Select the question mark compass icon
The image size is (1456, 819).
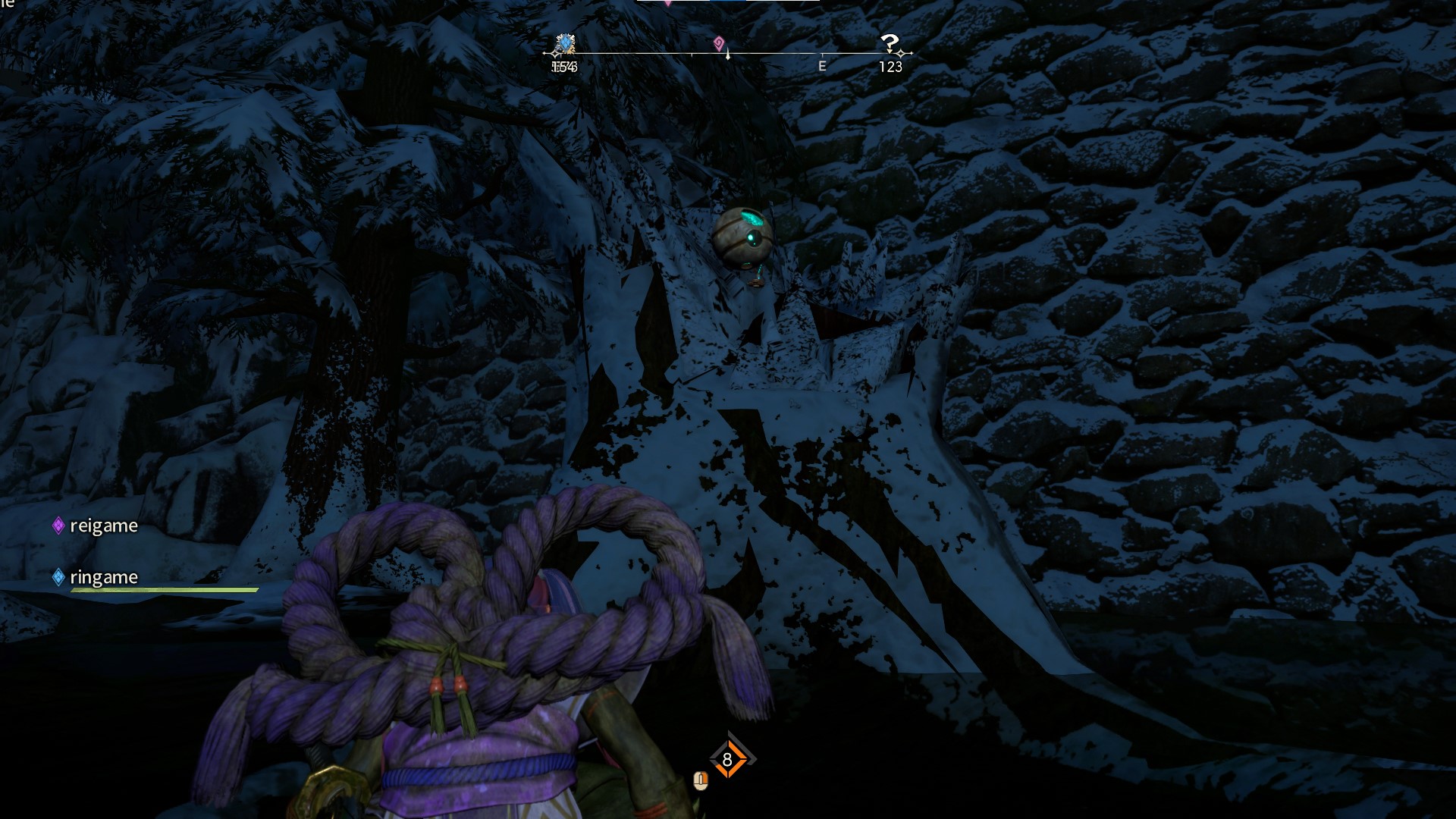tap(890, 42)
